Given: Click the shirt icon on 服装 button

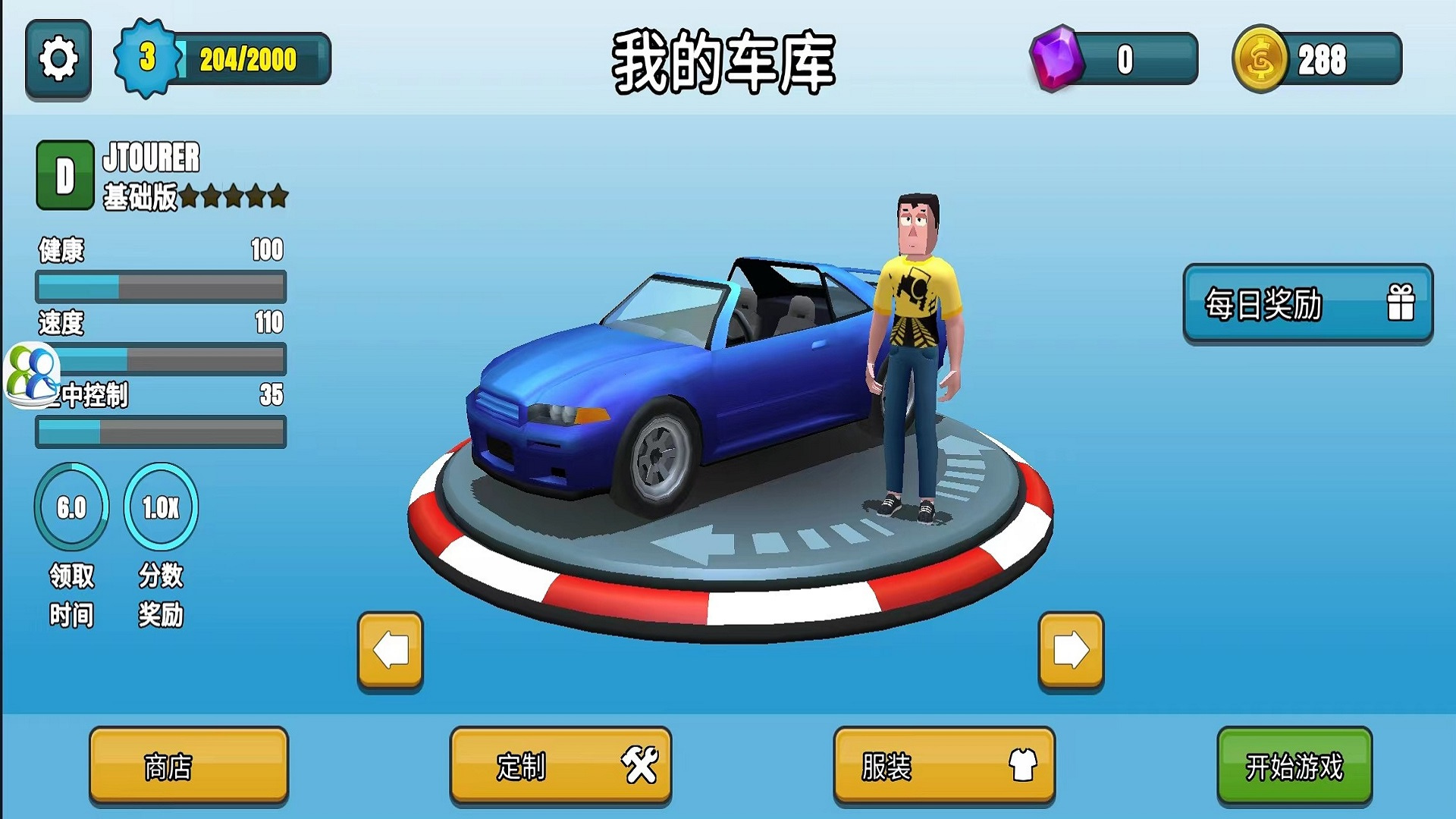Looking at the screenshot, I should point(1023,766).
